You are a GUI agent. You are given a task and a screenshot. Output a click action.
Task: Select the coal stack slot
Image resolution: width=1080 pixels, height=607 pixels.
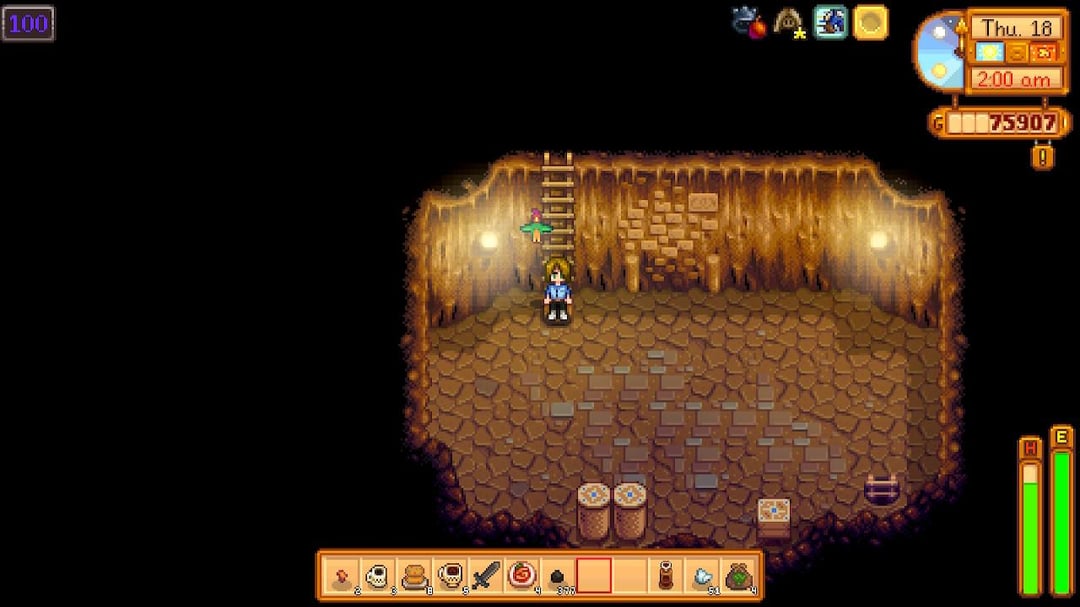pos(557,576)
